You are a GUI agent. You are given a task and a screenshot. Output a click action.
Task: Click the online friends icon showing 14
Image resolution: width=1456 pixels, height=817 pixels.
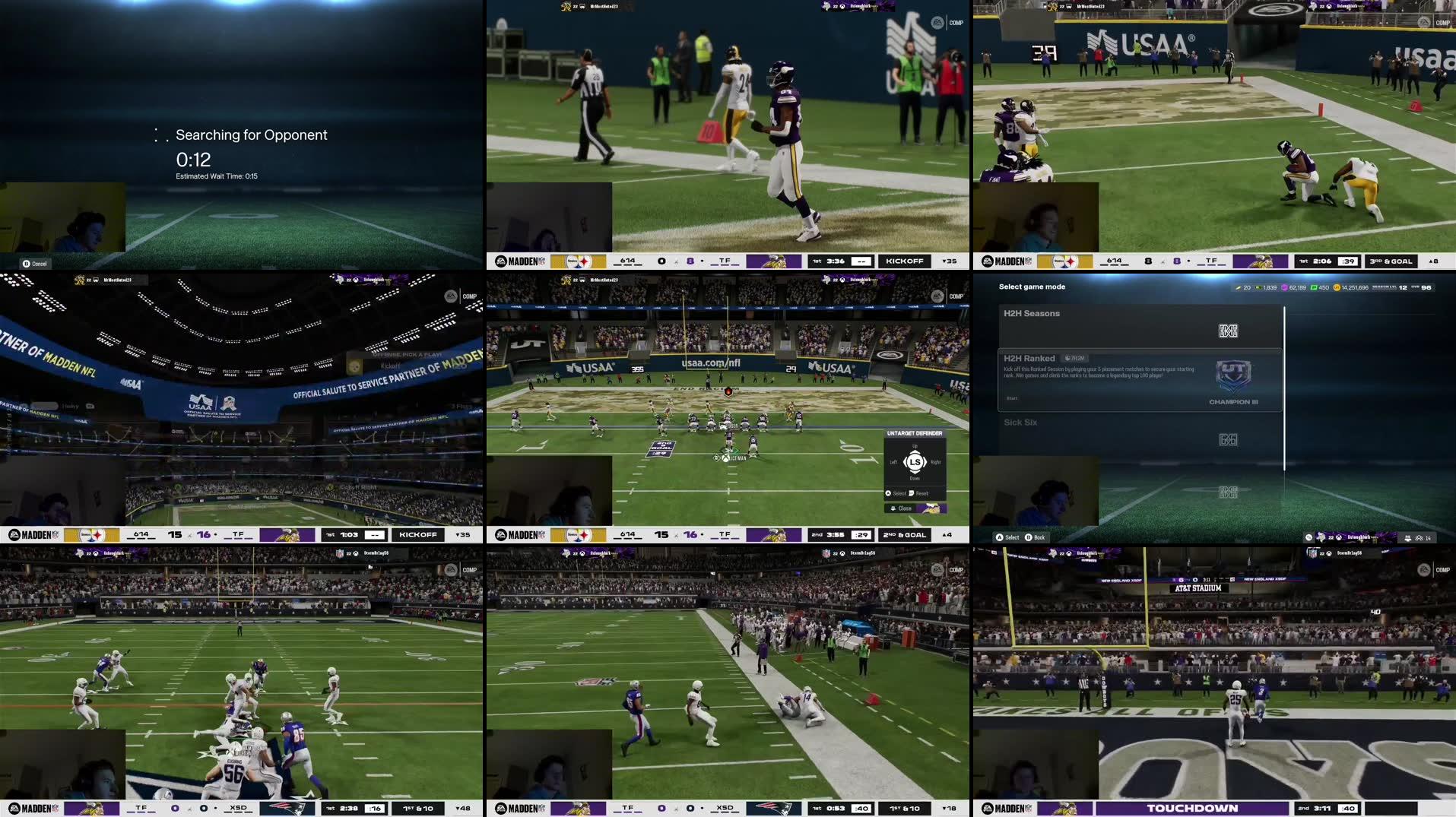(1420, 537)
